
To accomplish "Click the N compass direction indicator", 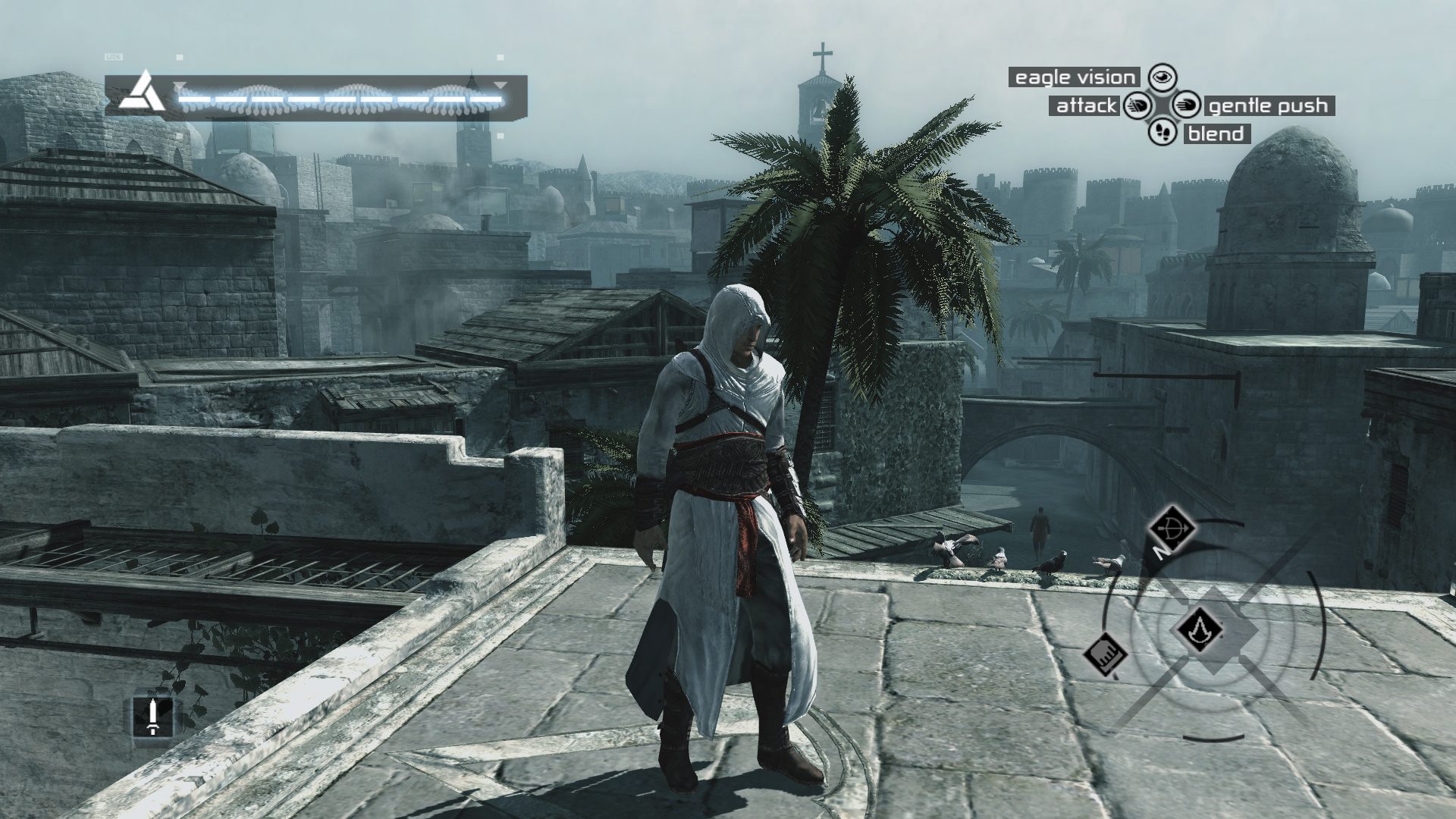I will point(1161,554).
